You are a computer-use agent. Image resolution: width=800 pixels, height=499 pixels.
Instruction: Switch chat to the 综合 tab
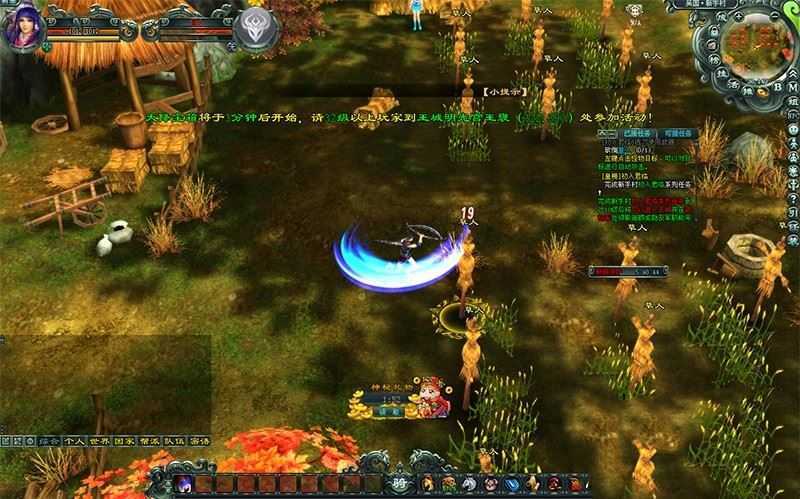(x=47, y=439)
